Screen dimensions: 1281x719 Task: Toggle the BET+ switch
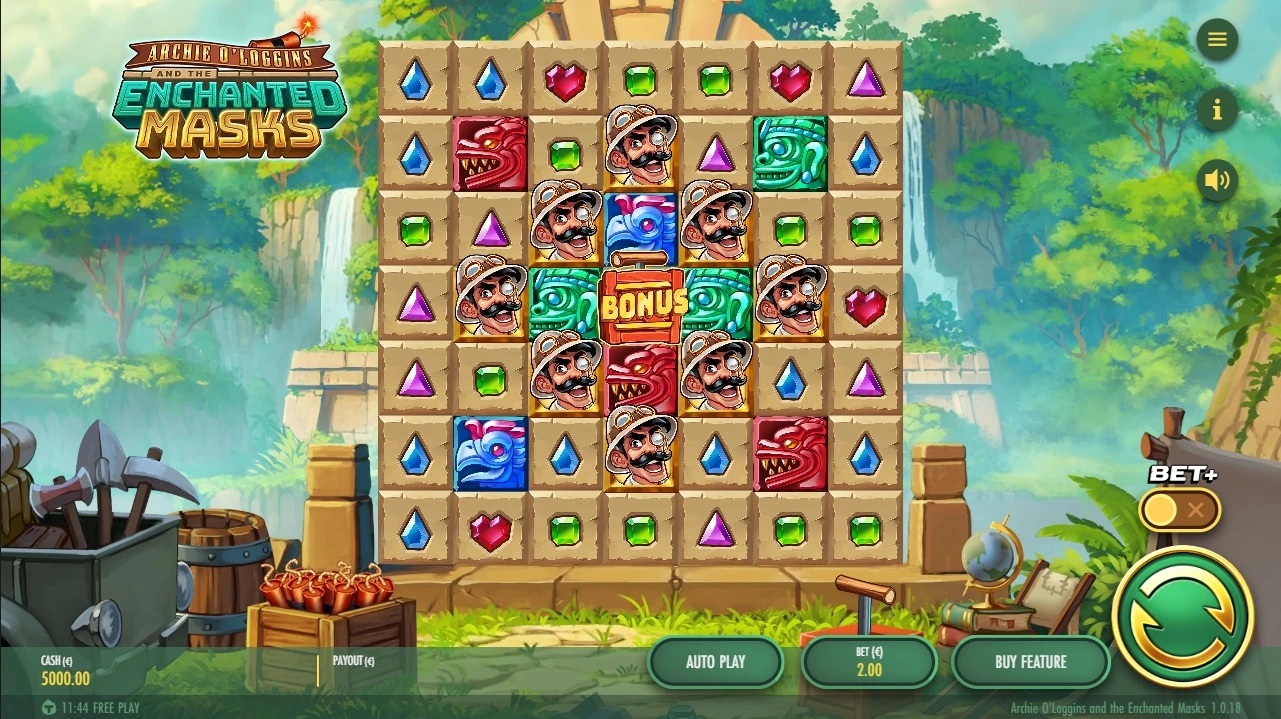tap(1179, 510)
